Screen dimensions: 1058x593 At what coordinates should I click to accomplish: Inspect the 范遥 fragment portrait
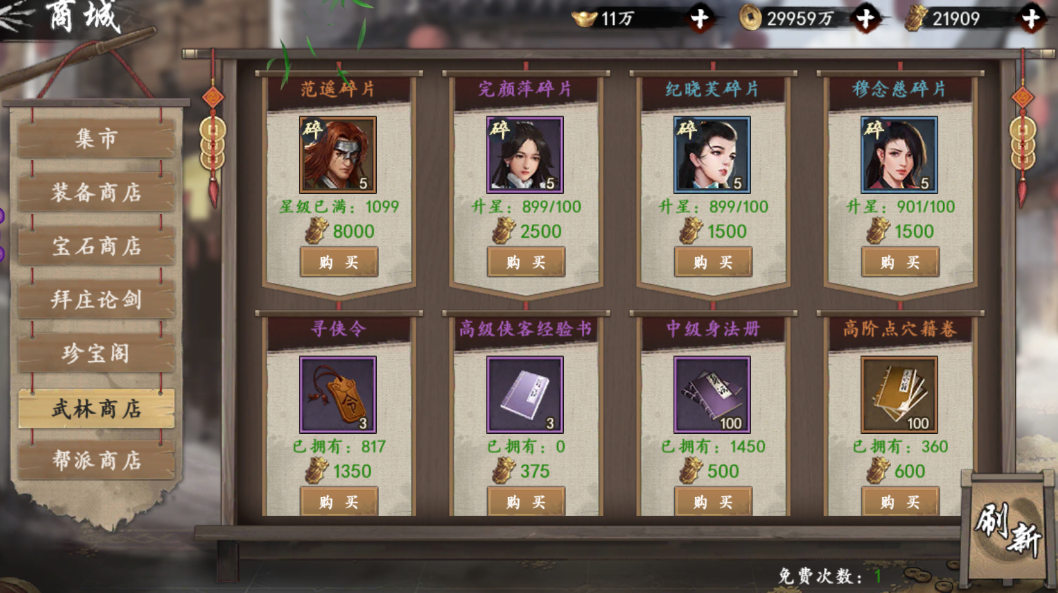click(338, 154)
